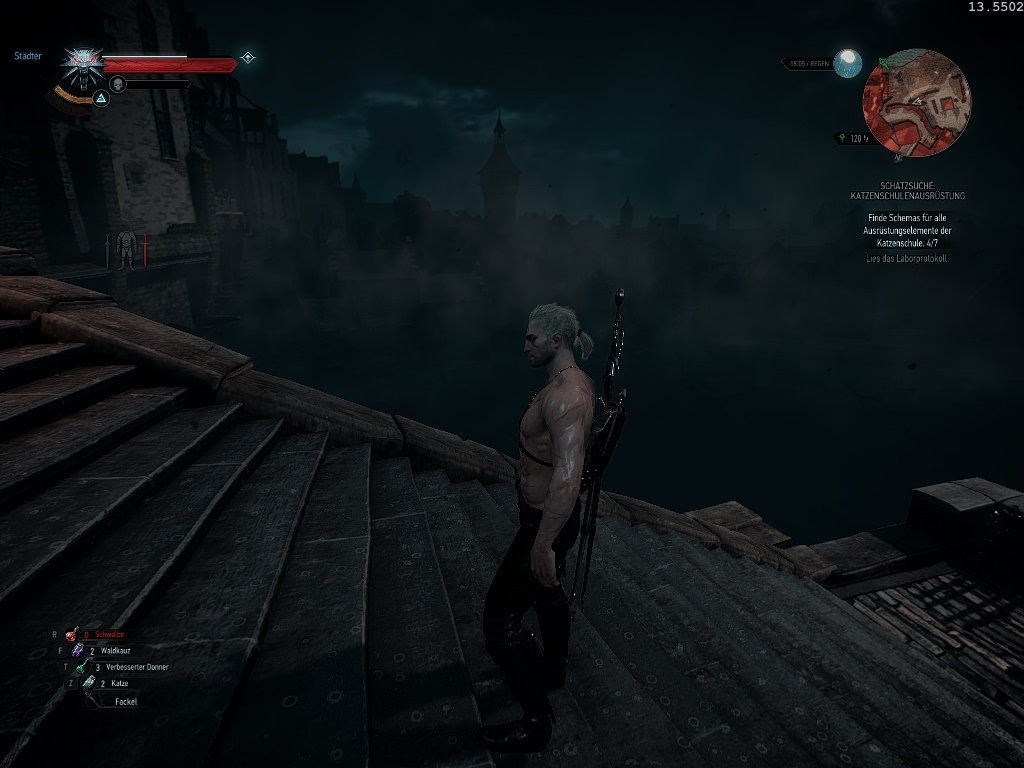Pick the Katze potion slot
Screen dimensions: 1024x768
click(89, 683)
